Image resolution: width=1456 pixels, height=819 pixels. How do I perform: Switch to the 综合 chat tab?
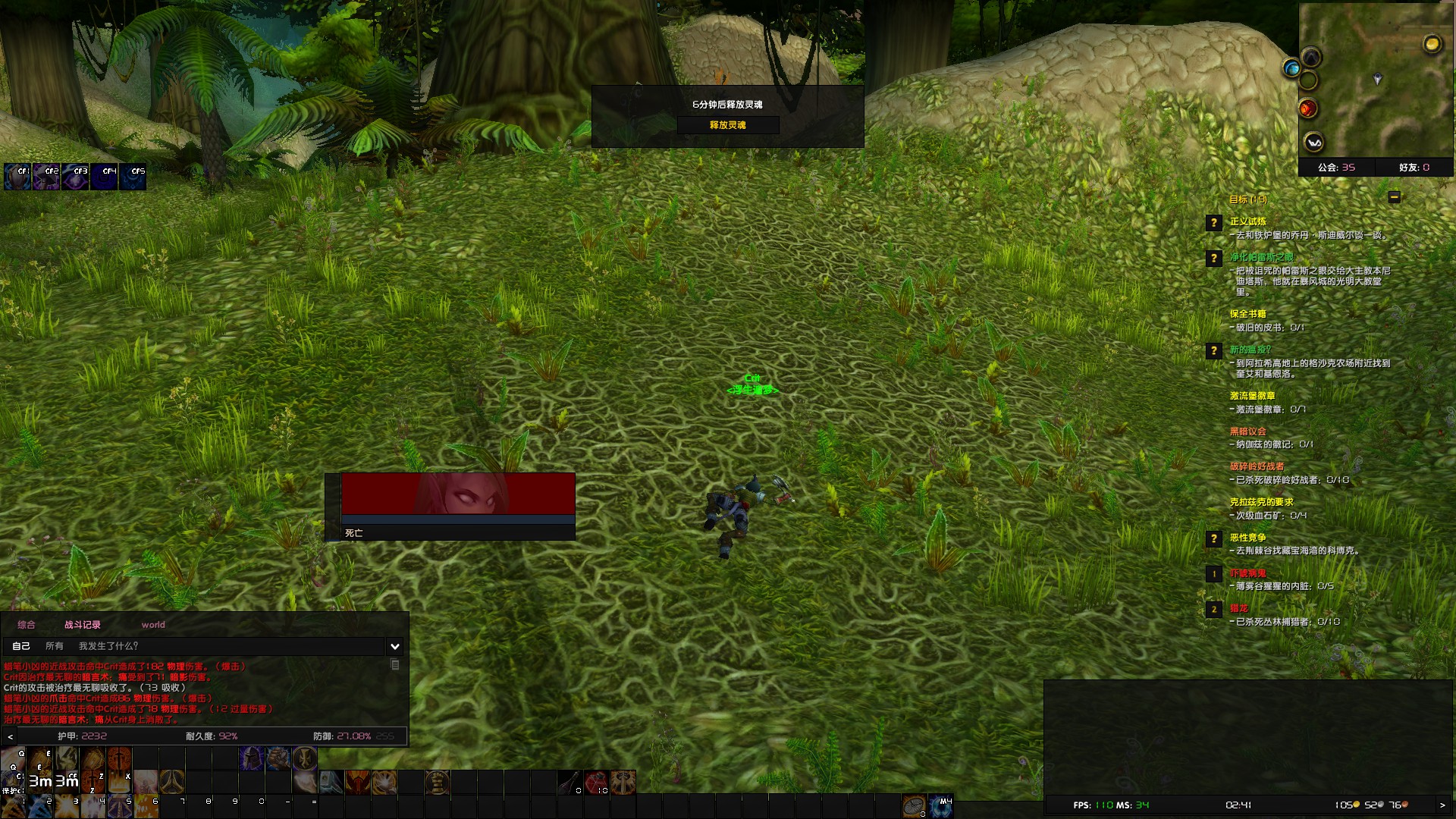click(x=27, y=625)
